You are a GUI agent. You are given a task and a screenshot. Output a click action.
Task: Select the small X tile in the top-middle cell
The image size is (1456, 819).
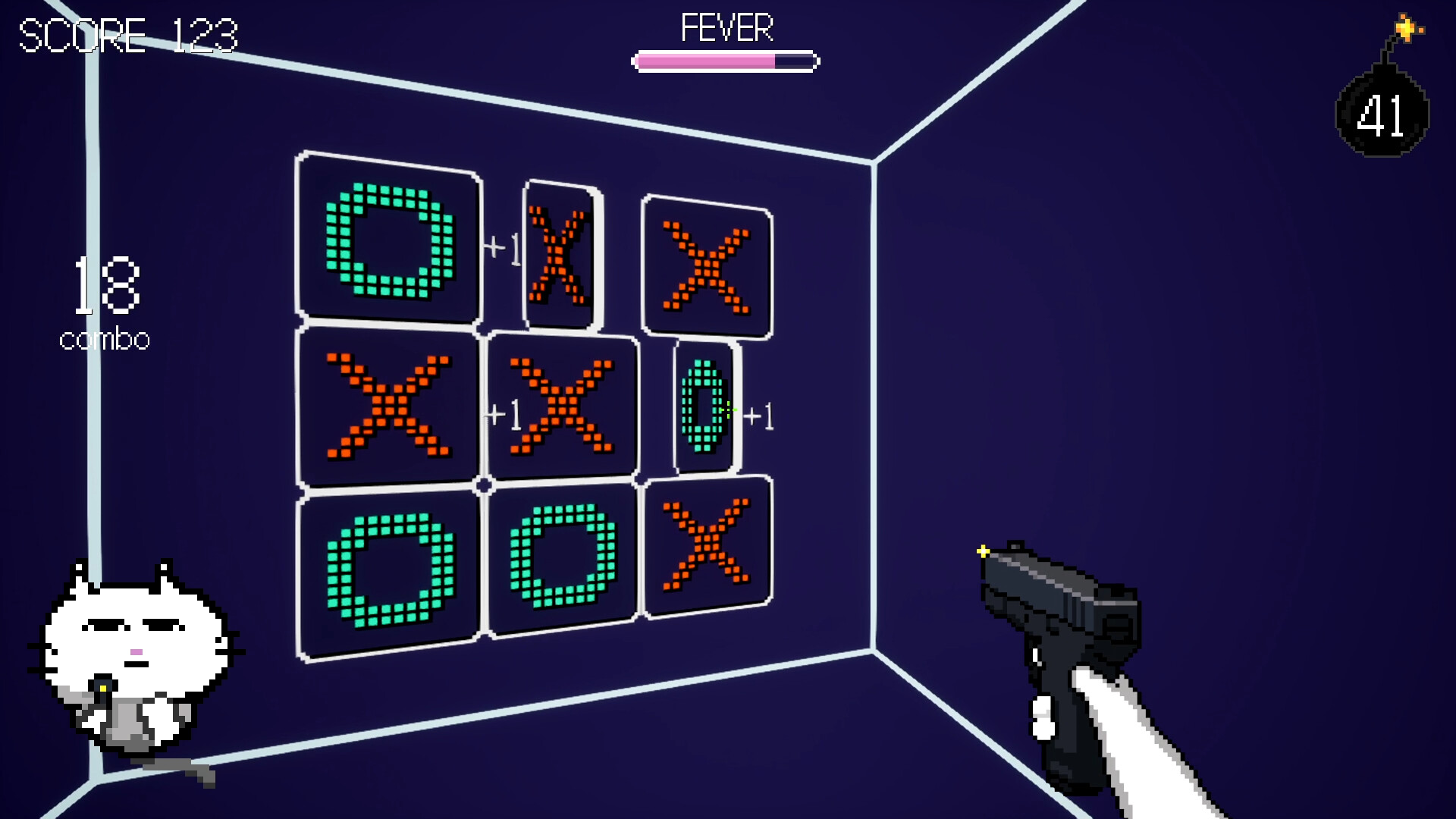[559, 256]
